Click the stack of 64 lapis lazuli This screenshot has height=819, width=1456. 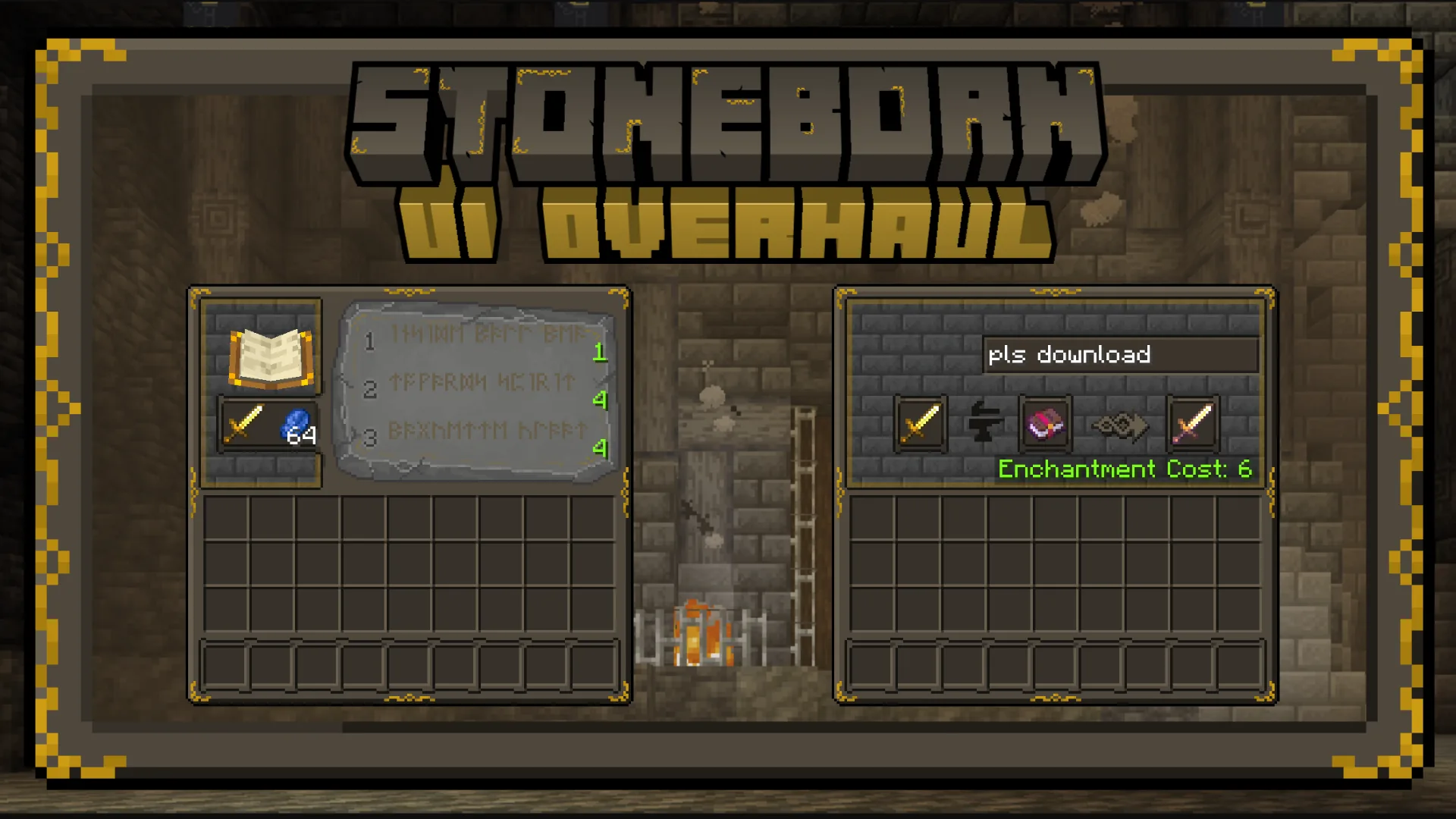click(295, 425)
